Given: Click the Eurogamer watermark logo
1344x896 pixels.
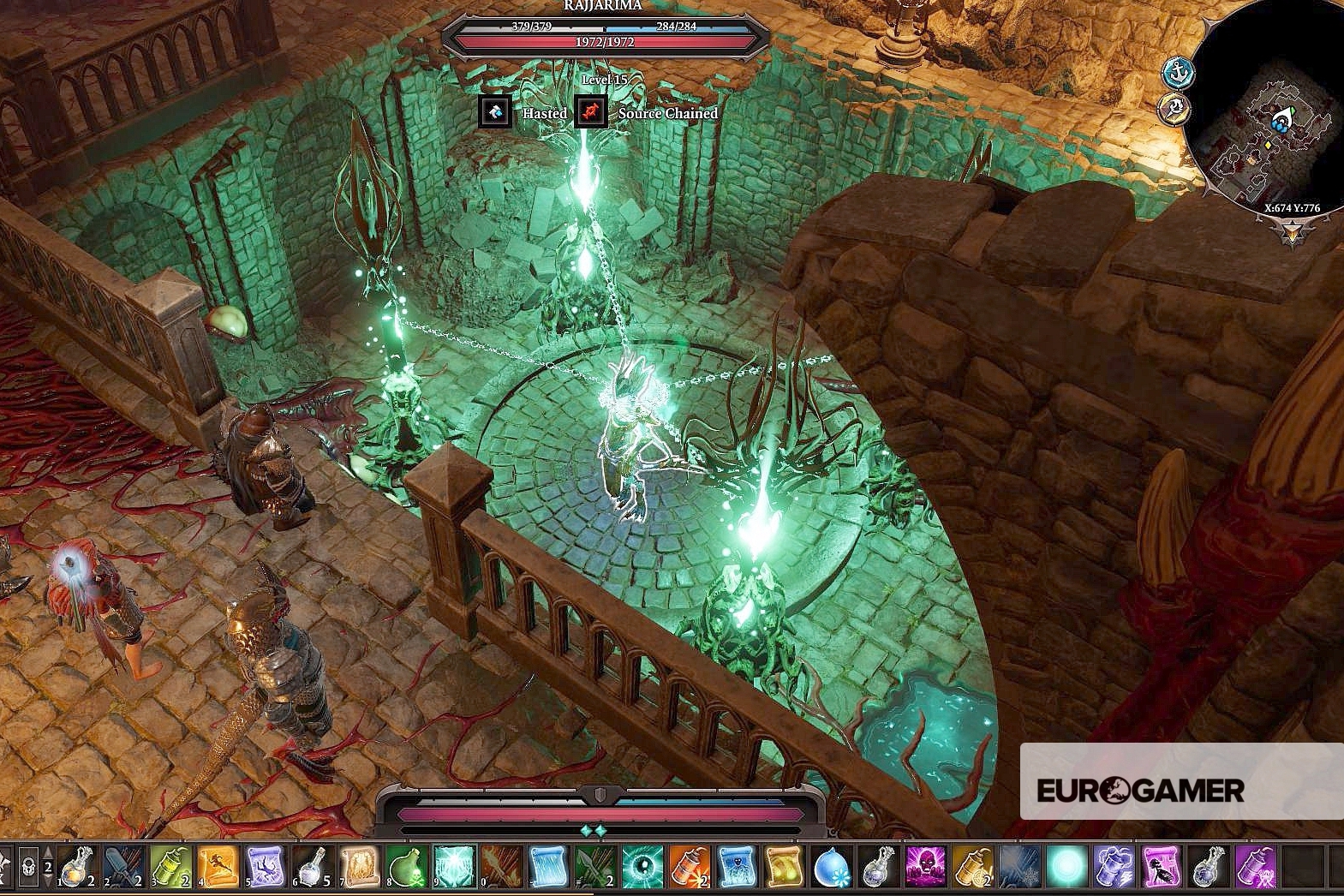Looking at the screenshot, I should (1140, 790).
